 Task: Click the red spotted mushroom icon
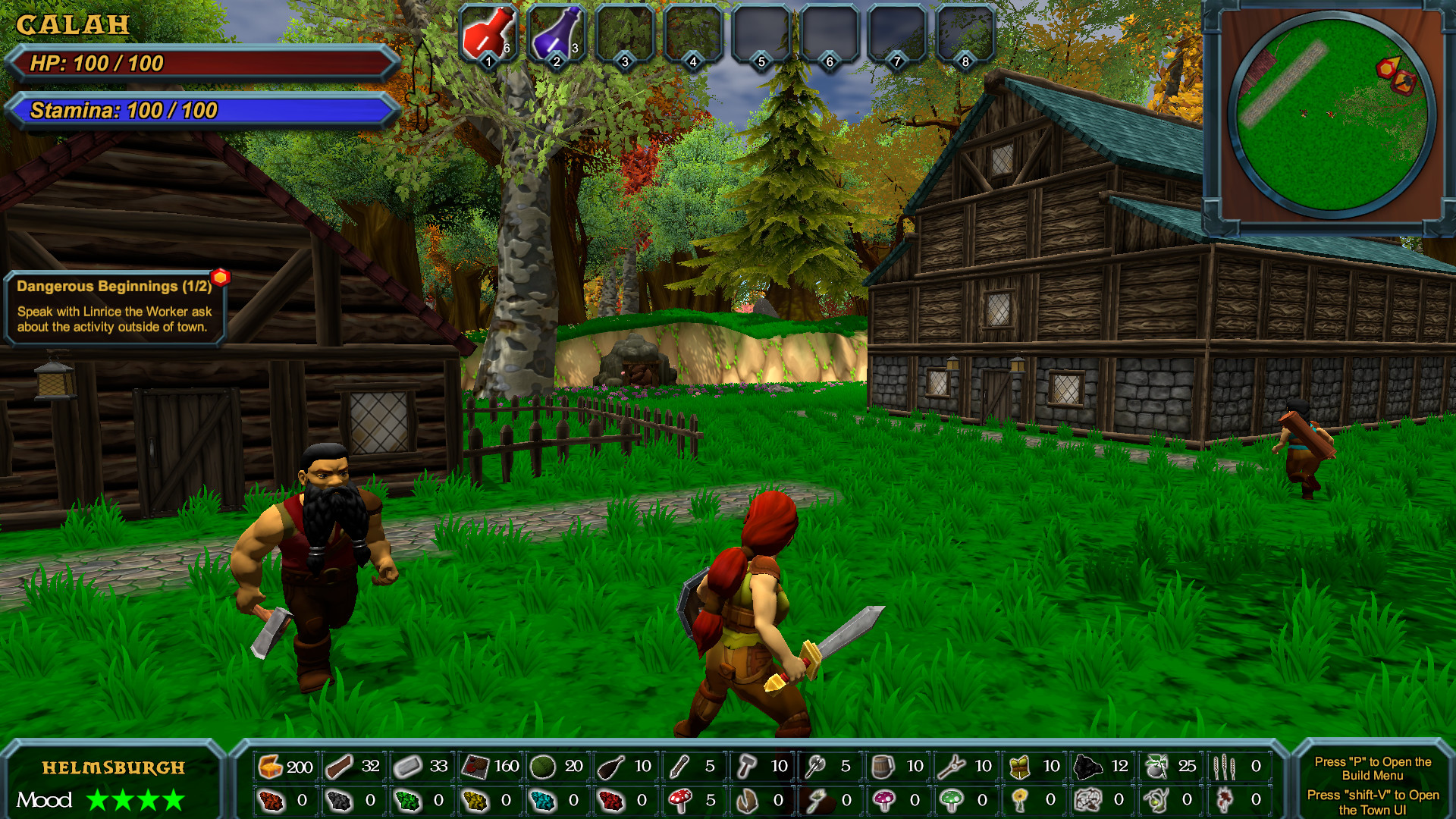[x=679, y=800]
